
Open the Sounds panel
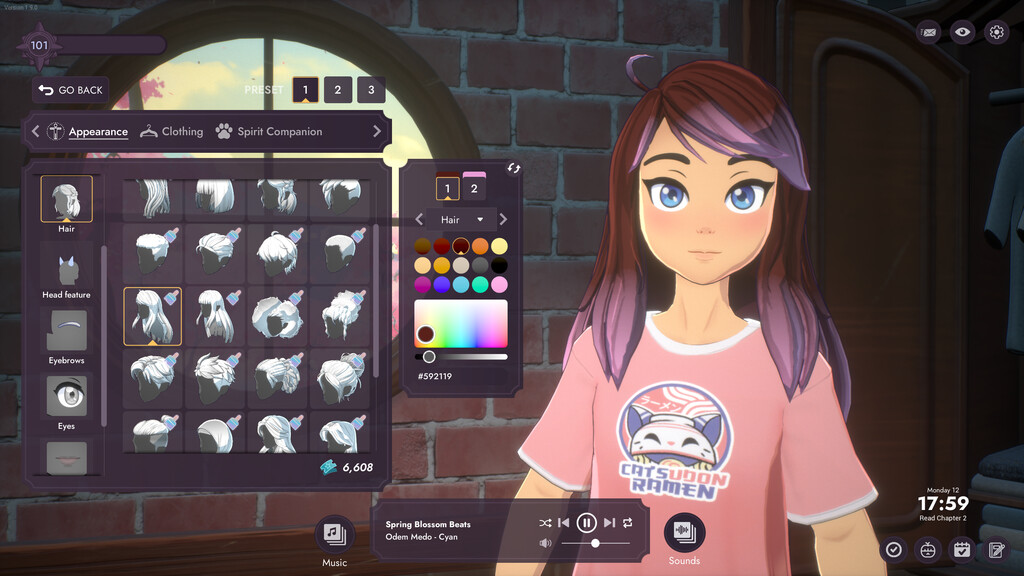tap(684, 533)
